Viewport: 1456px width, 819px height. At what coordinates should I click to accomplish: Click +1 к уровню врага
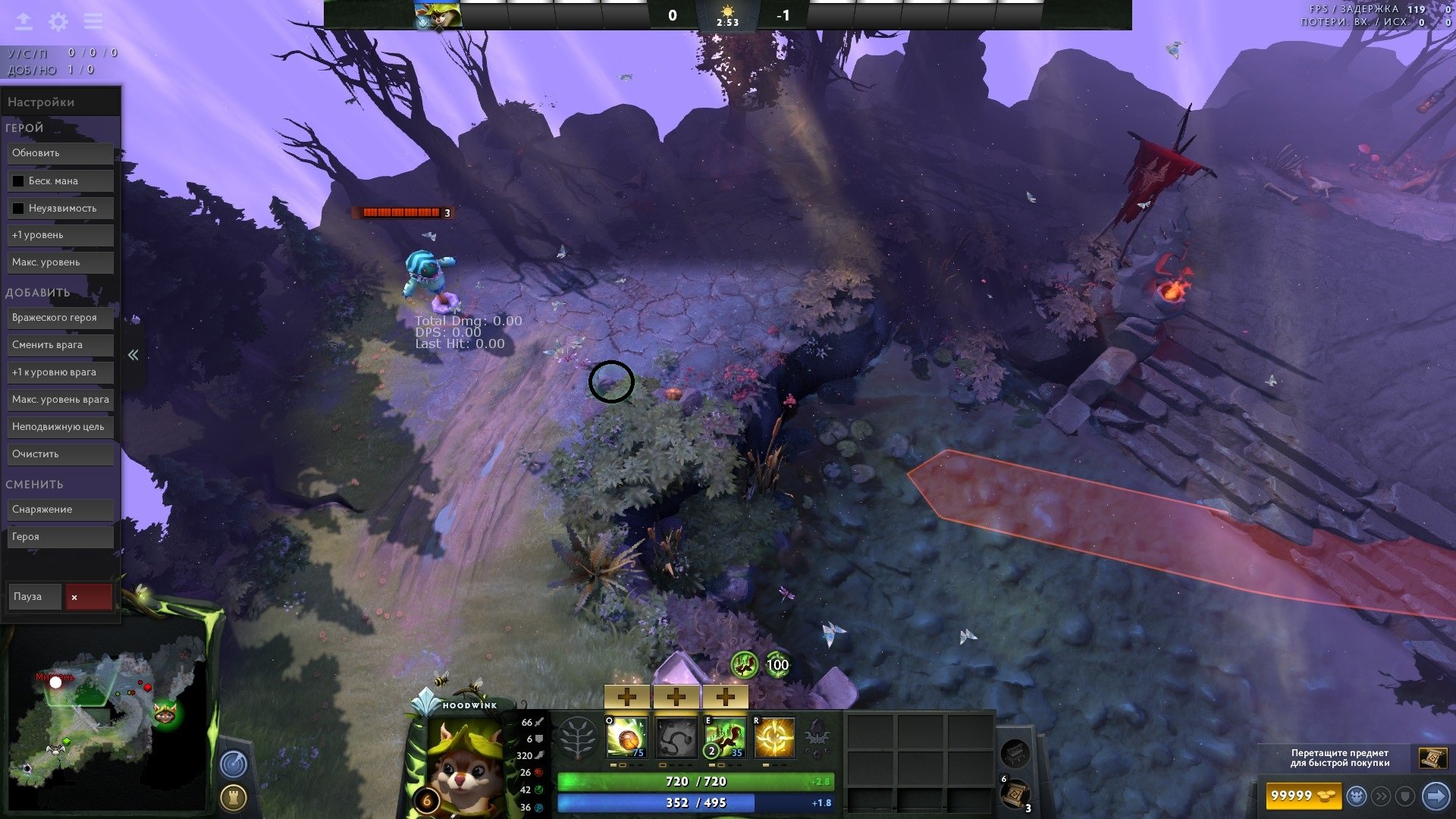point(61,372)
